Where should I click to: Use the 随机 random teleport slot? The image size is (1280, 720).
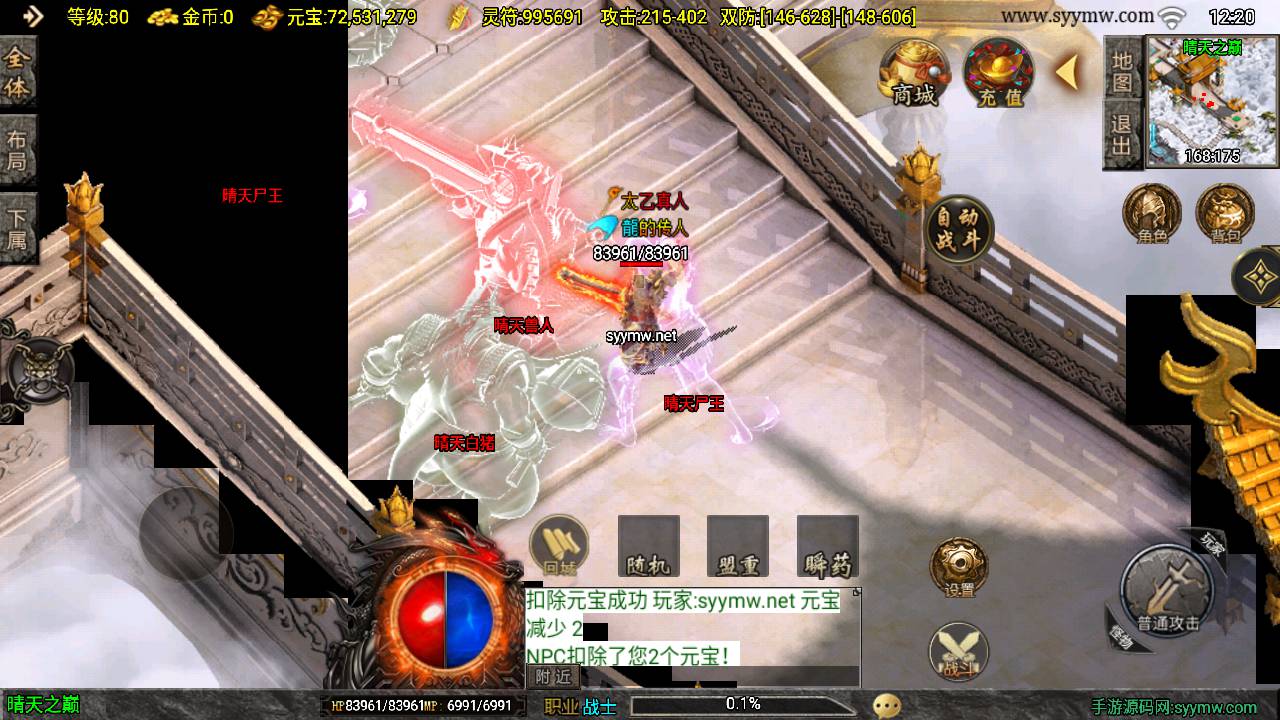[x=648, y=547]
